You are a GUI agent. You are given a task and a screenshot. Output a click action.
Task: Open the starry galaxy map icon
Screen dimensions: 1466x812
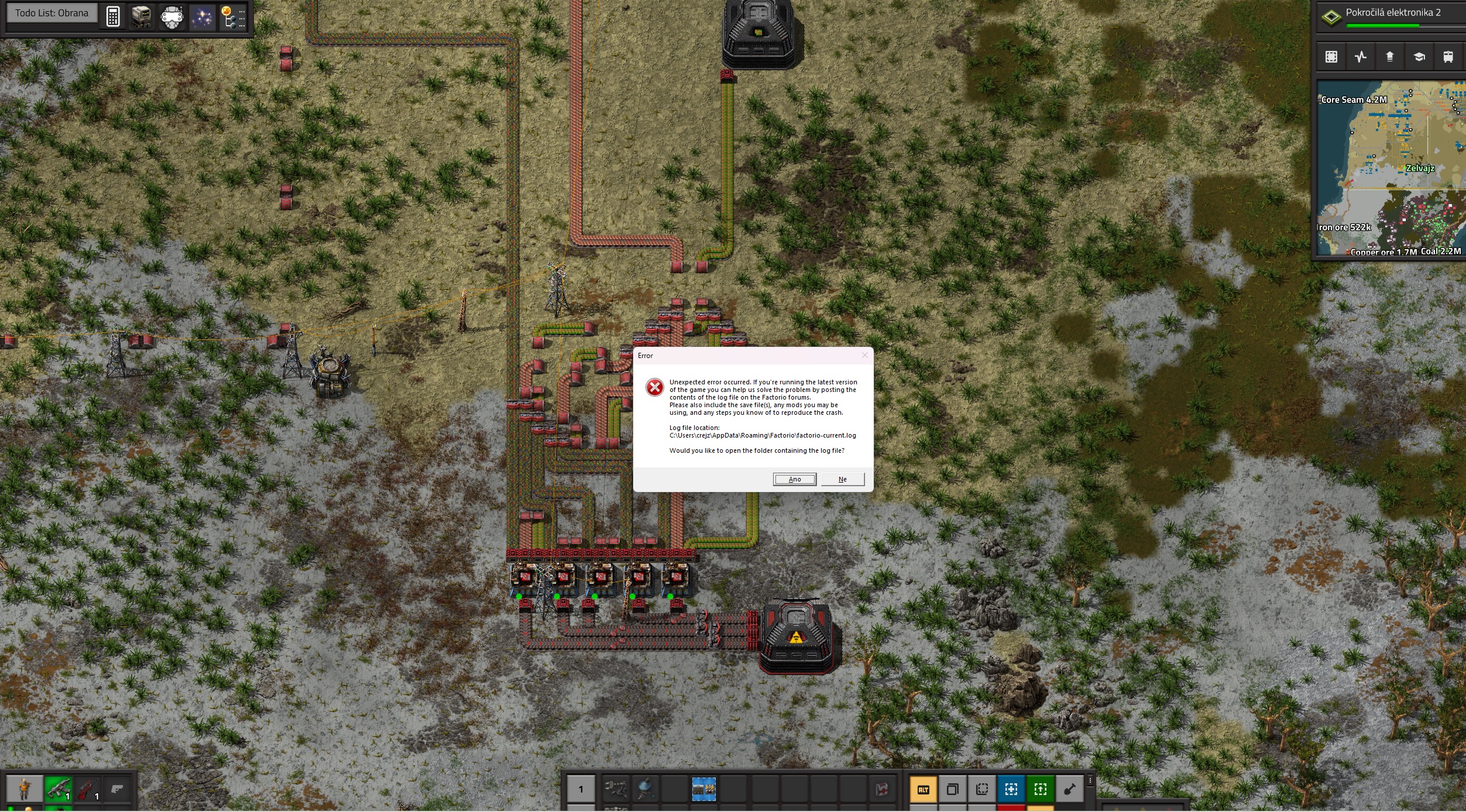click(x=202, y=16)
